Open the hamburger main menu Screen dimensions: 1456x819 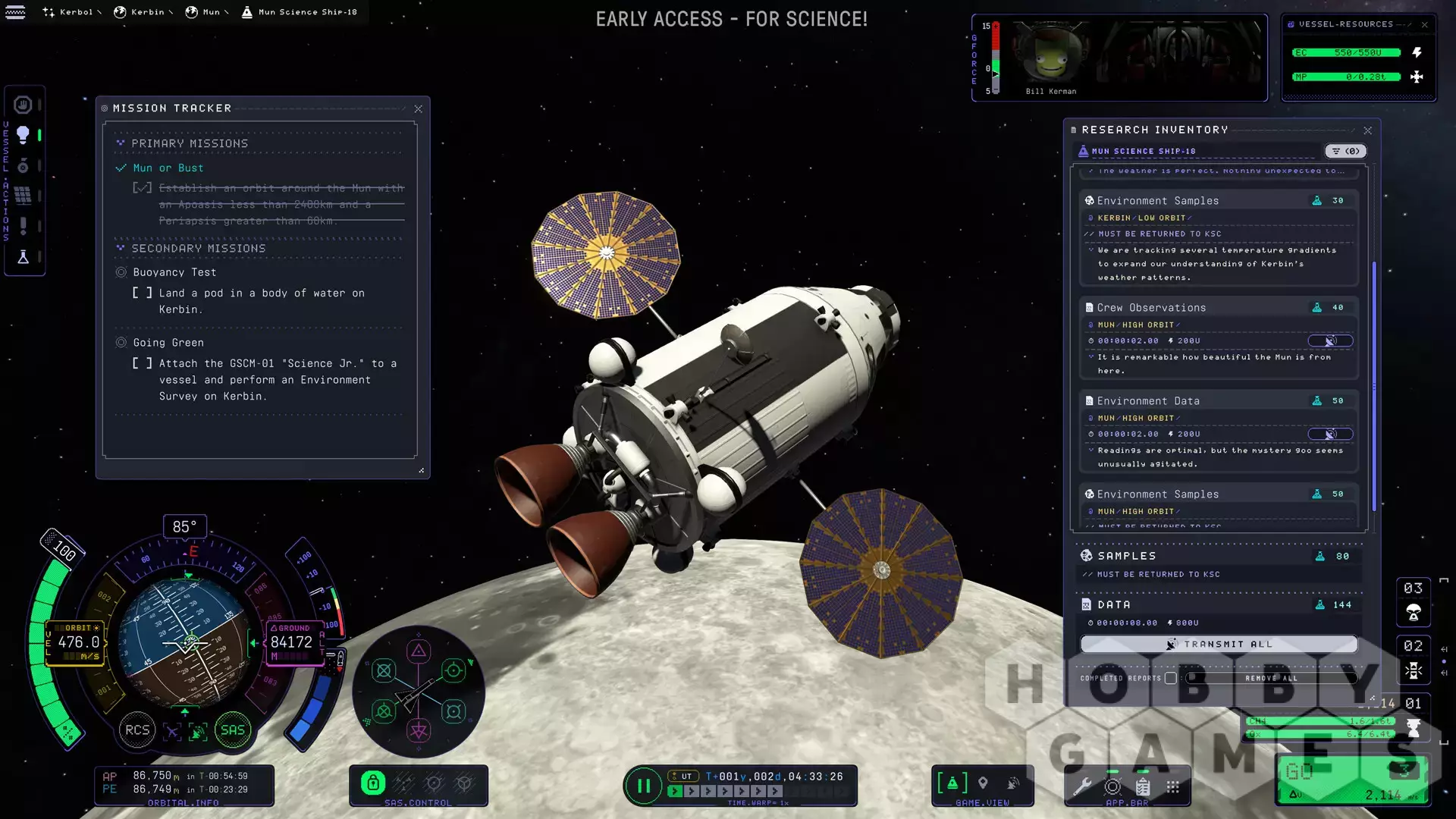coord(15,12)
